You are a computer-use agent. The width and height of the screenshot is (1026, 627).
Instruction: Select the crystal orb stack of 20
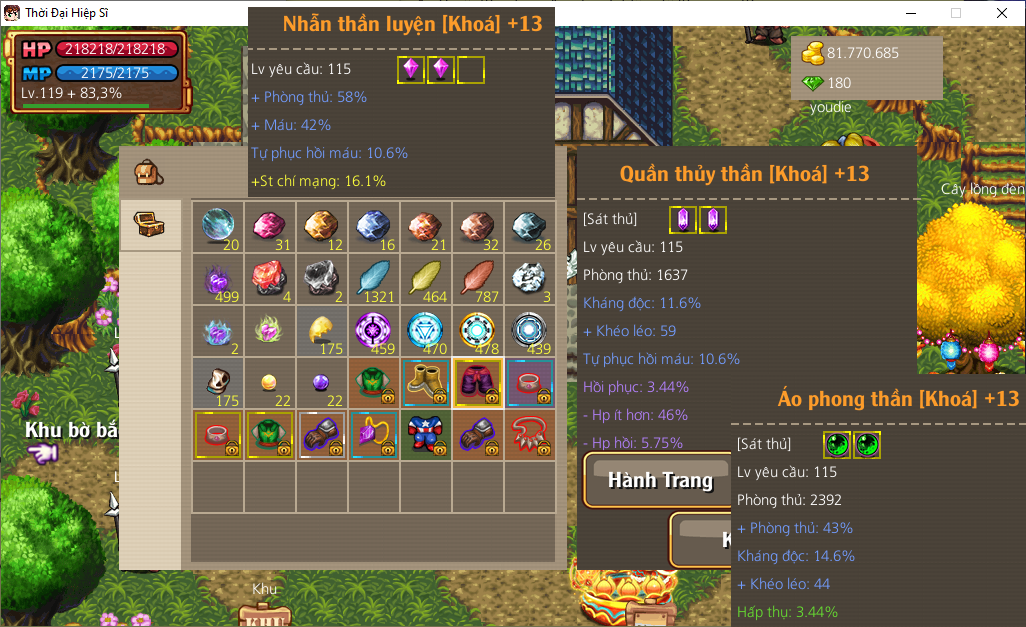(218, 226)
